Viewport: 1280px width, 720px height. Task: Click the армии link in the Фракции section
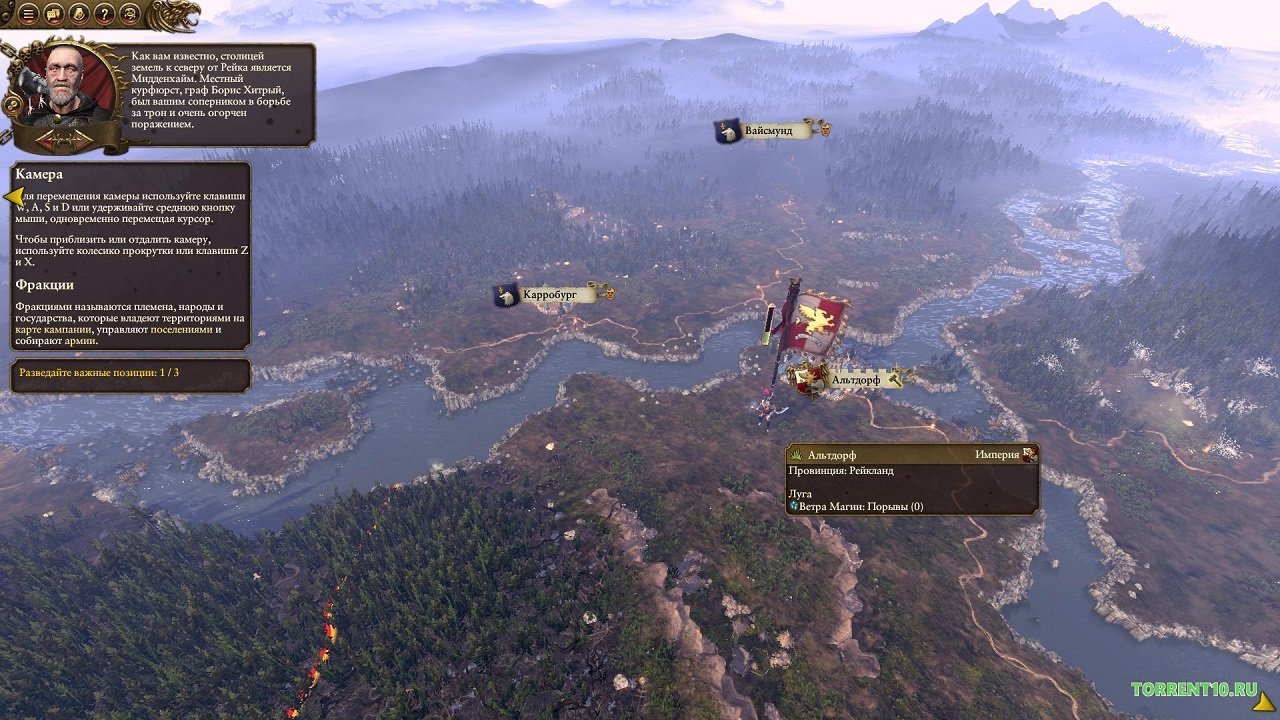click(x=80, y=341)
